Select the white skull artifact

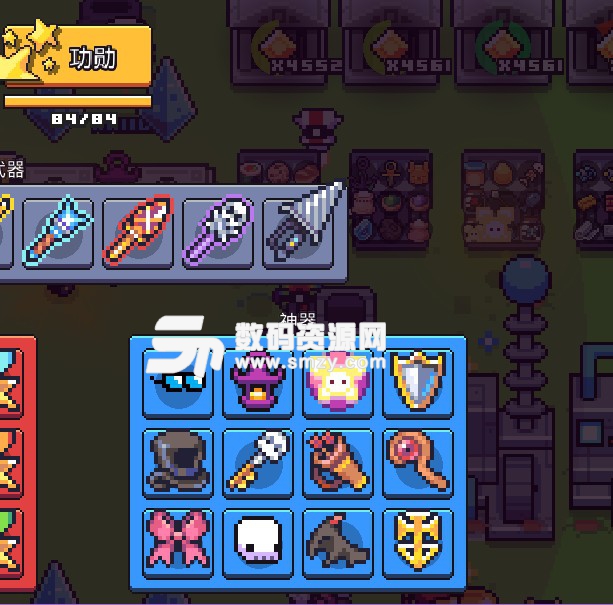point(259,540)
